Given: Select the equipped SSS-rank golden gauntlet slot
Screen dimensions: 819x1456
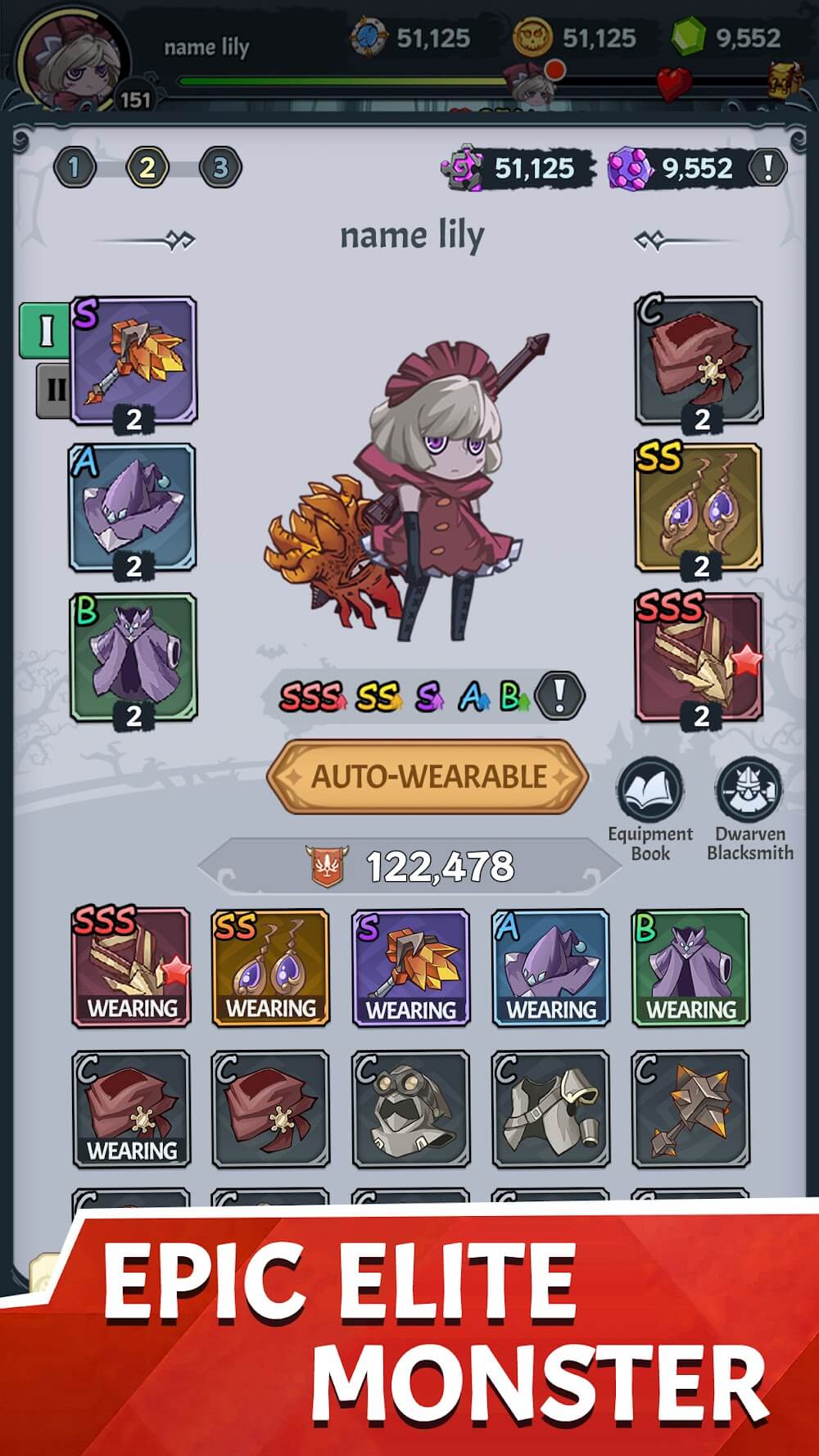Looking at the screenshot, I should (x=699, y=657).
